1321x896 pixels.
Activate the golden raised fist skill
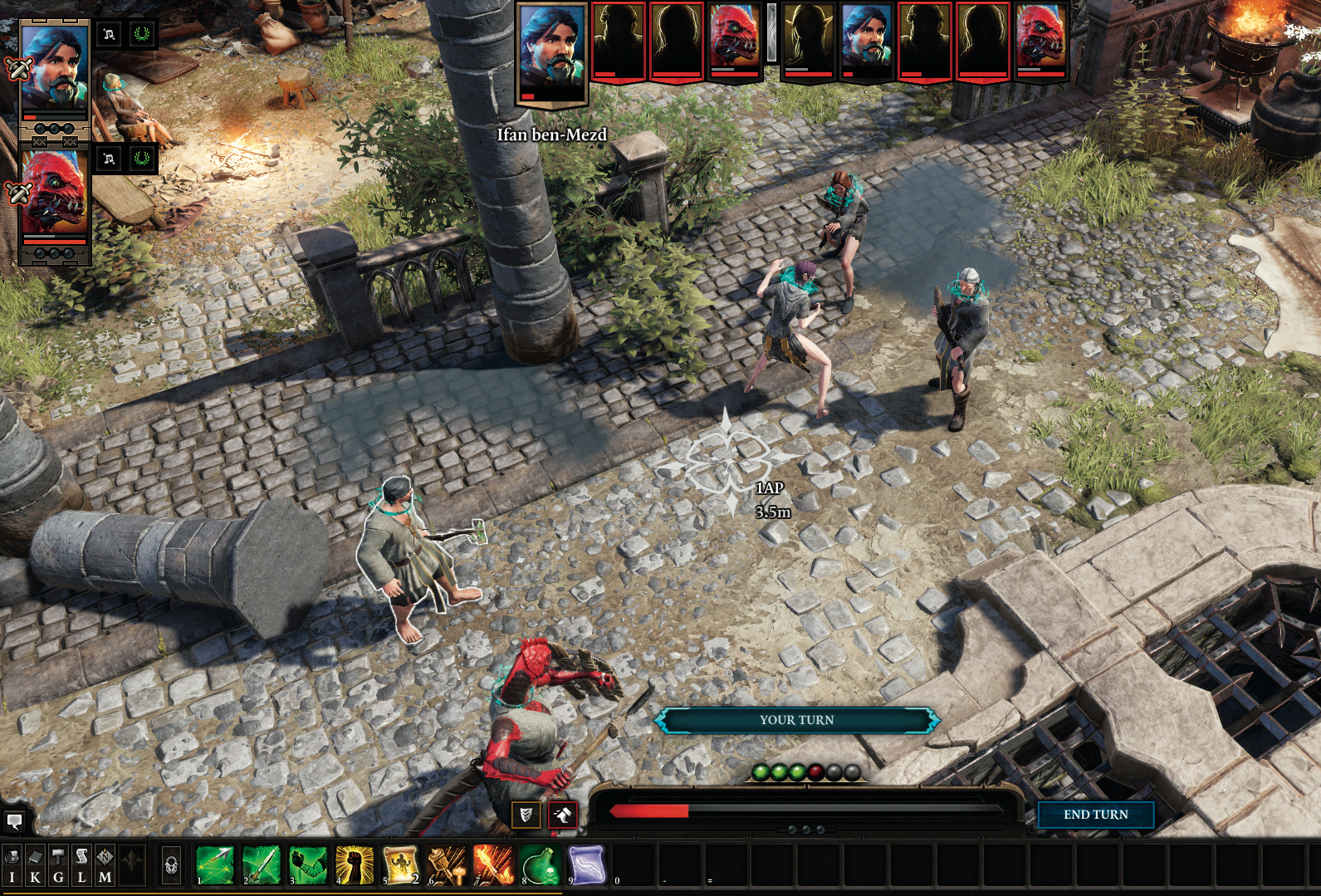coord(355,864)
